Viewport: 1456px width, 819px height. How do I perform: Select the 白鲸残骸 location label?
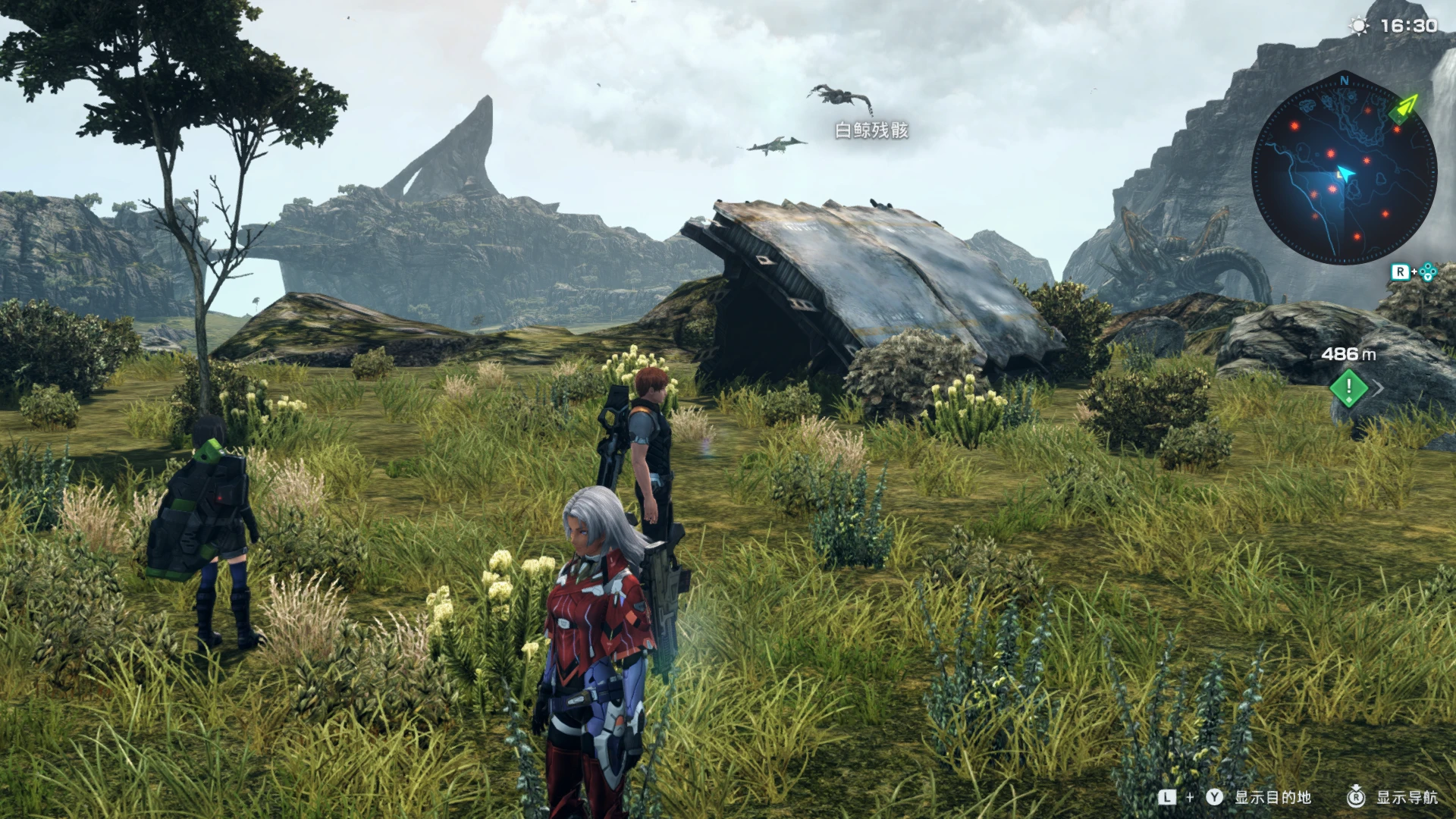click(871, 129)
